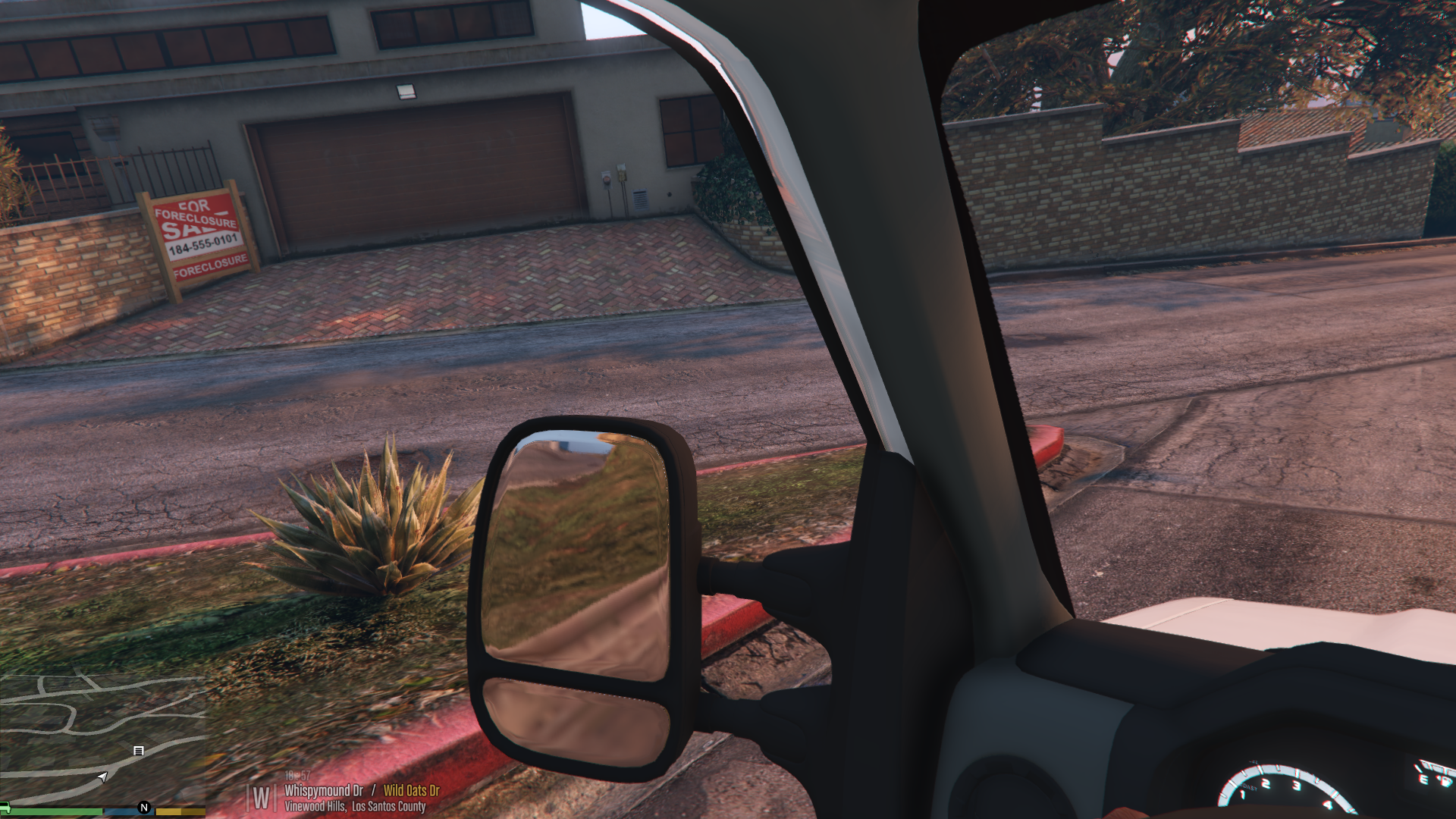
Task: Select the garage blip on the minimap
Action: 138,751
